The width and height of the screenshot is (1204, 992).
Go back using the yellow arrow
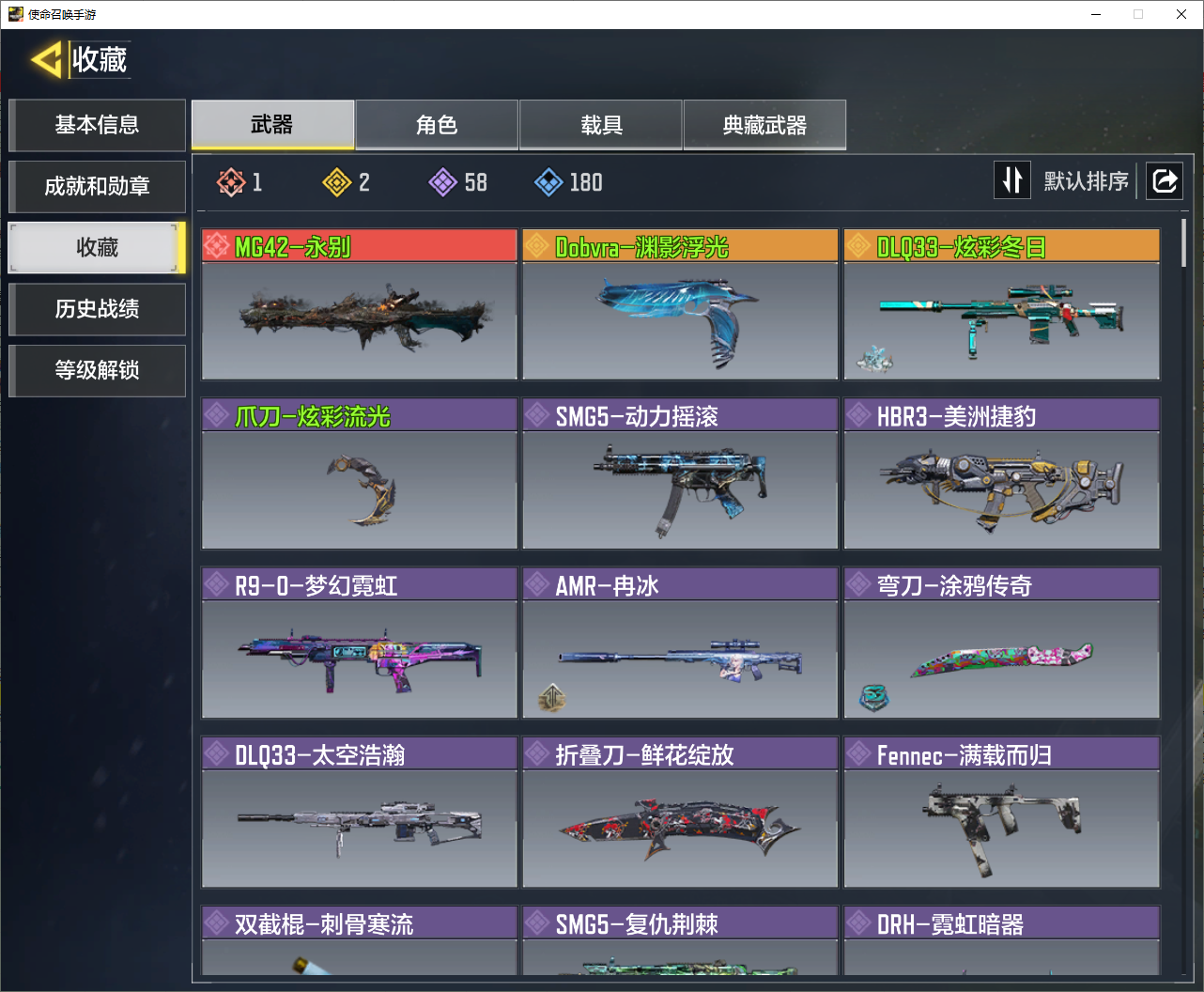pos(46,60)
